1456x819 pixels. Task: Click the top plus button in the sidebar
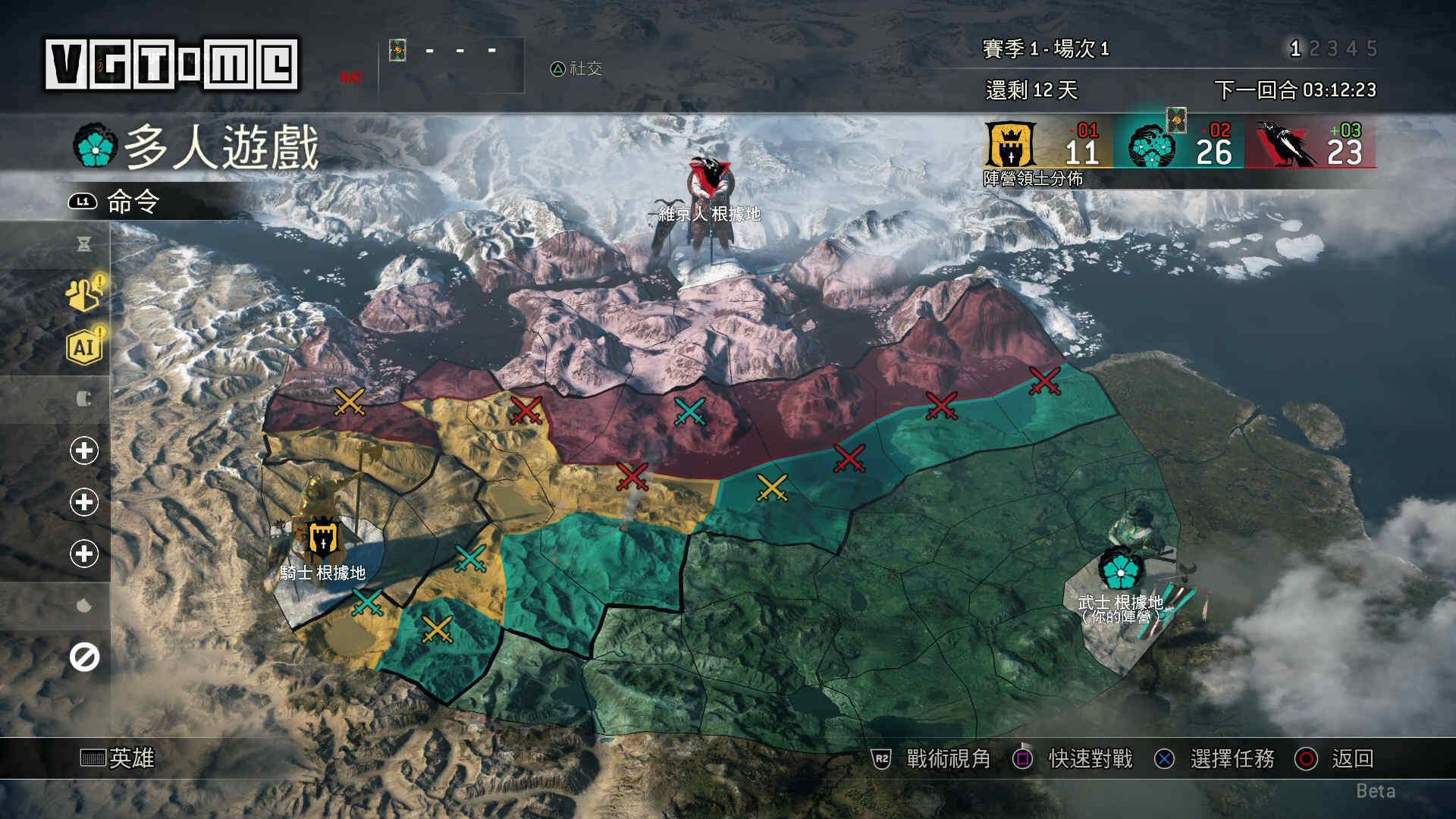click(86, 450)
